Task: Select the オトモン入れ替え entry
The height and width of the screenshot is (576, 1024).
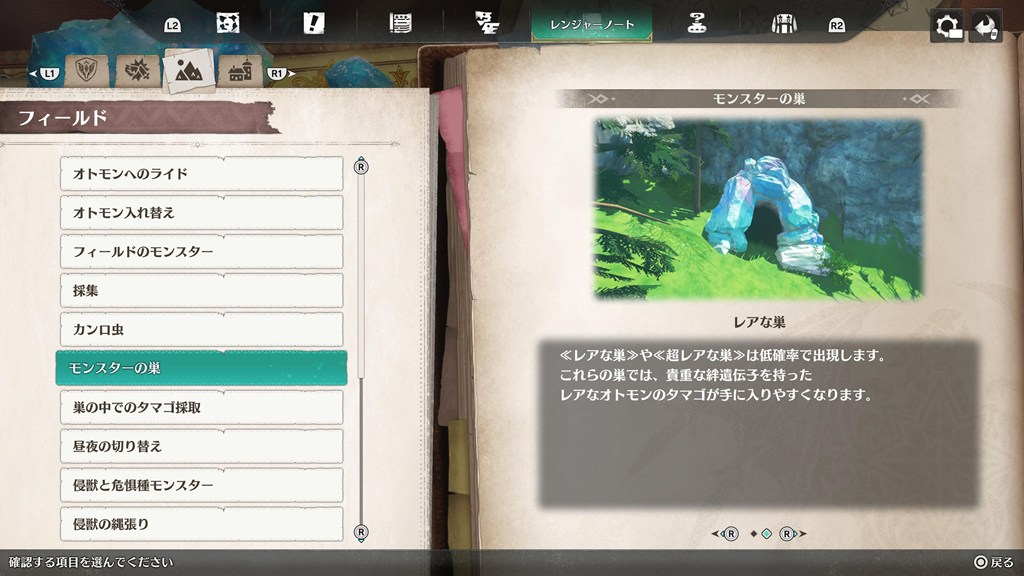Action: coord(200,213)
